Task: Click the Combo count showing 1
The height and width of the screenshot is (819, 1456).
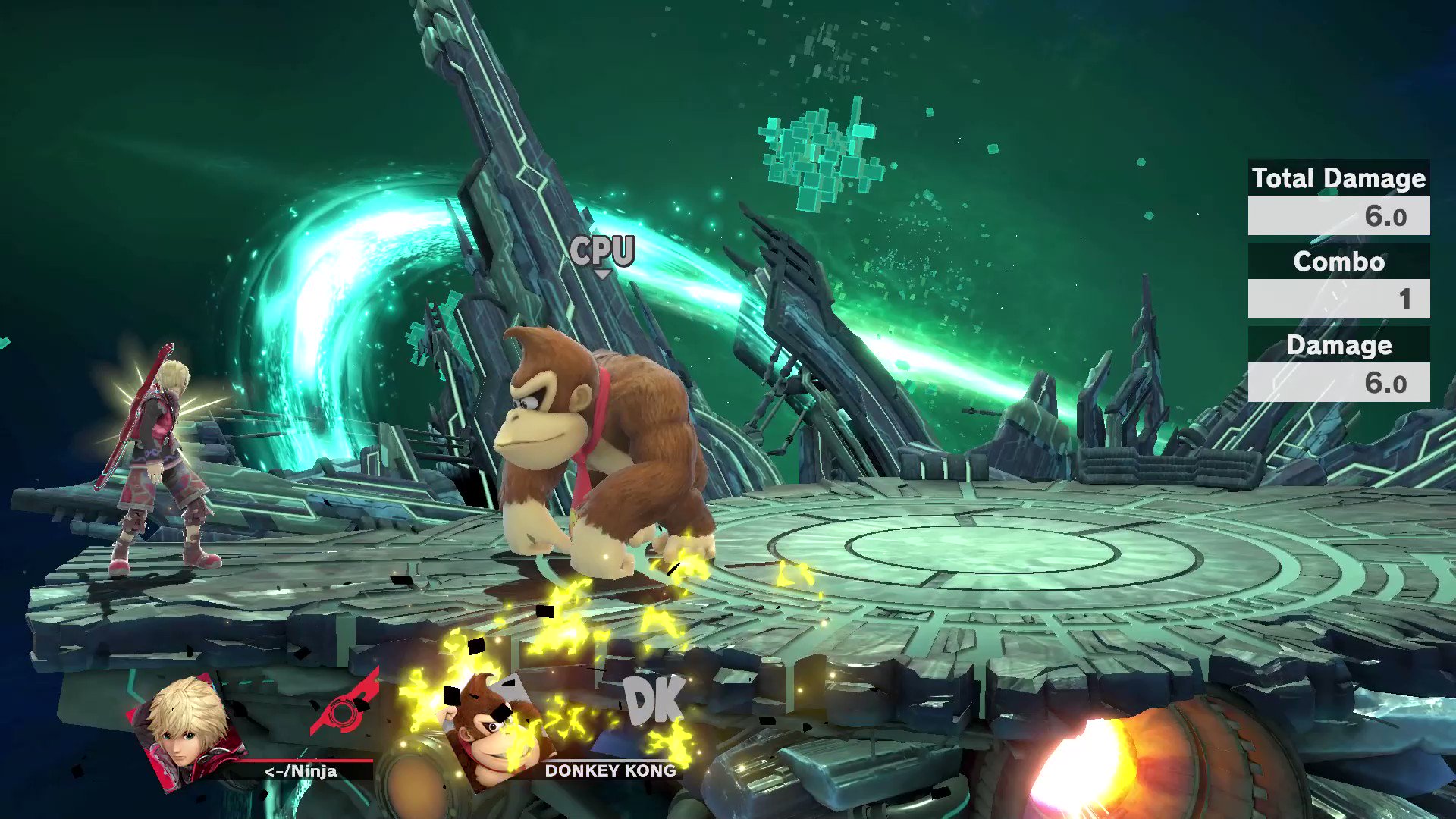Action: point(1403,300)
